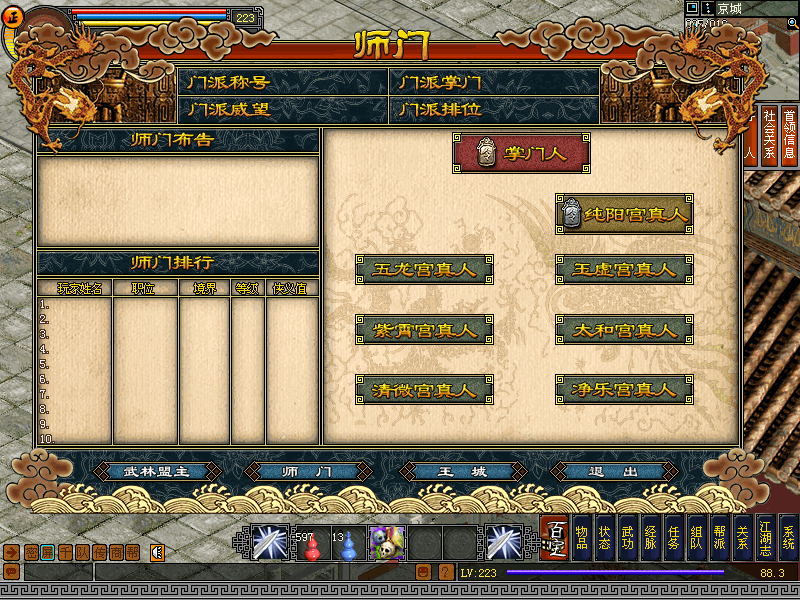Select the 掌门人 sect leader button

521,154
